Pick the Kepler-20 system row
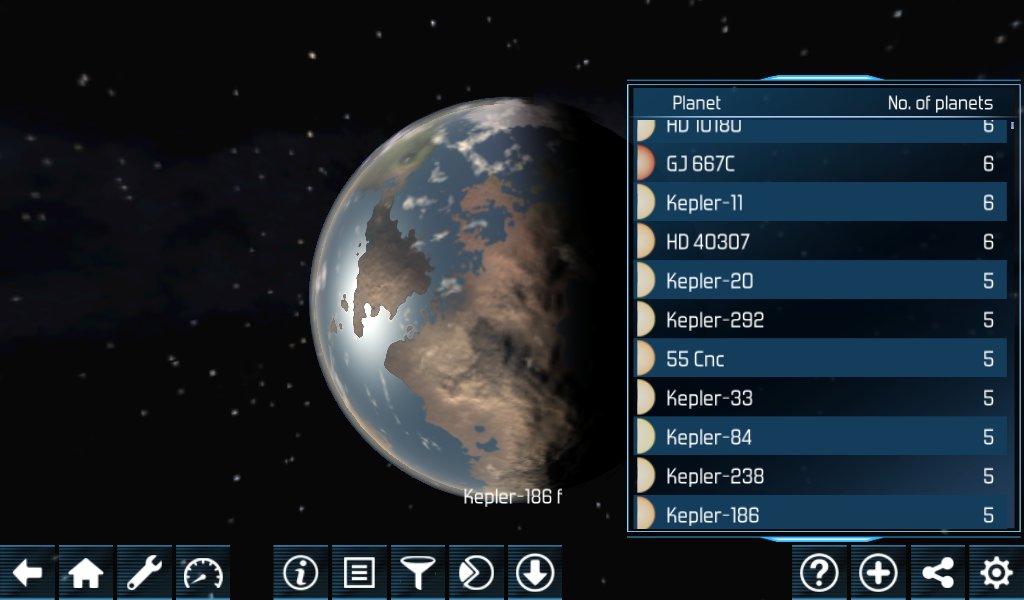 (x=820, y=281)
